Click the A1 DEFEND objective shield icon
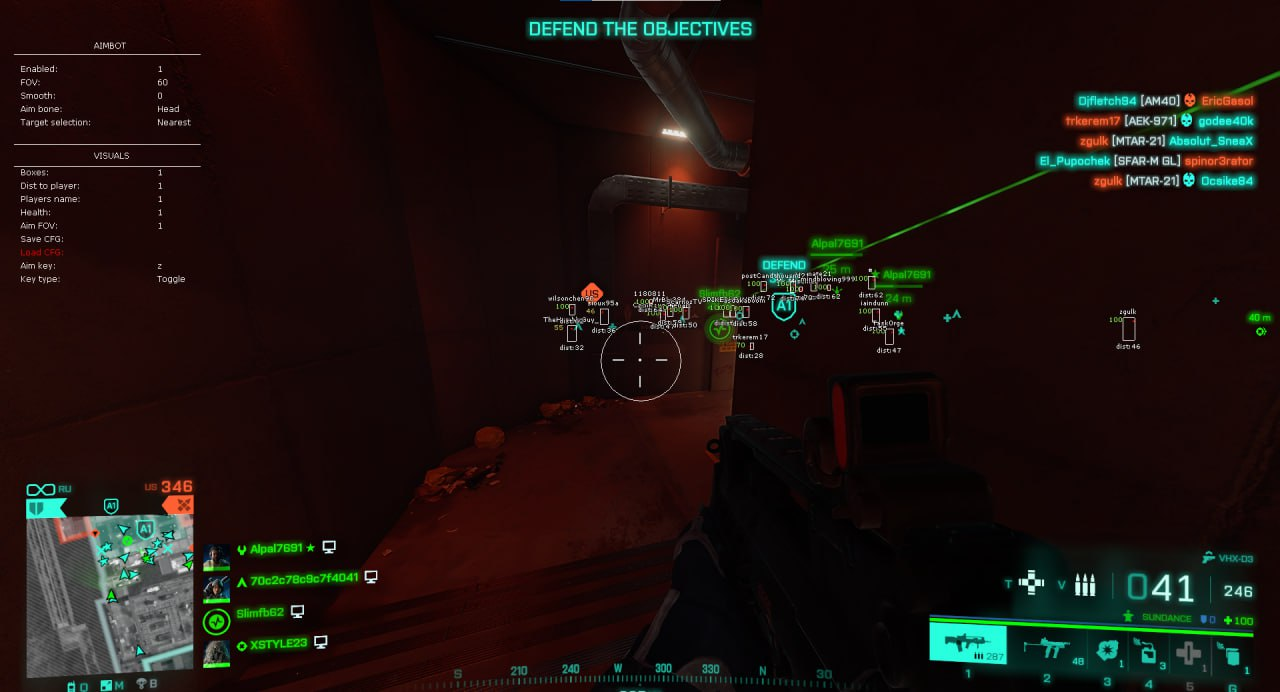 pos(784,306)
